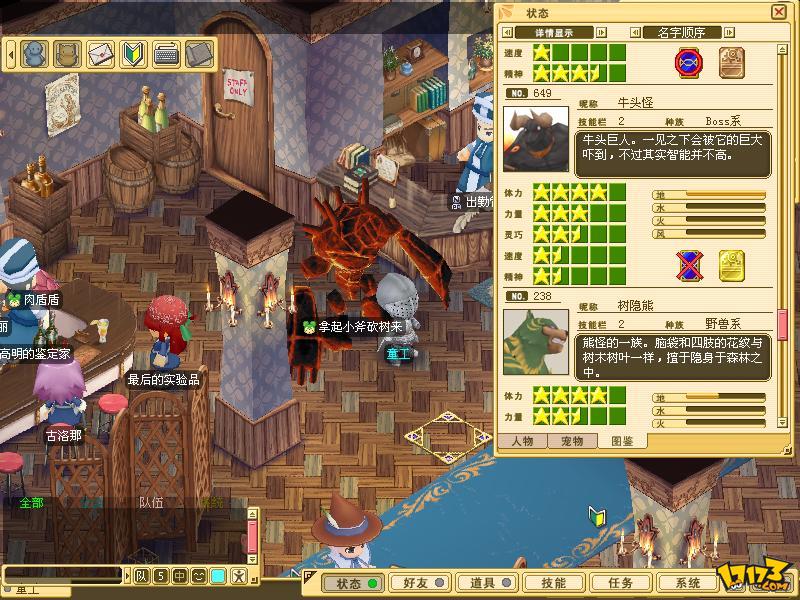The height and width of the screenshot is (600, 800).
Task: Select the 队伍 party chat channel
Action: tap(151, 502)
